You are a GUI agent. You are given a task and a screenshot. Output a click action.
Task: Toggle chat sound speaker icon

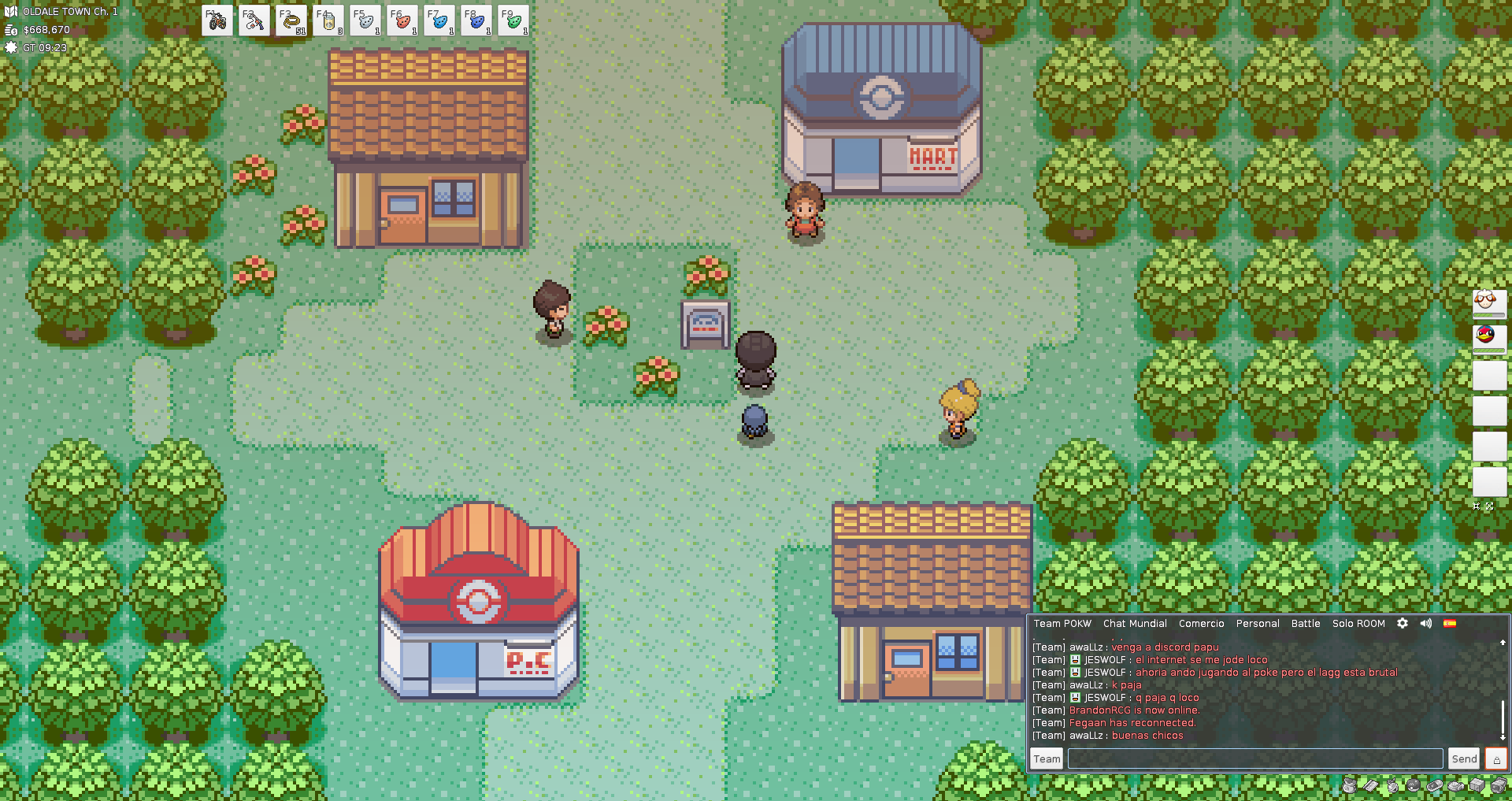(x=1426, y=623)
